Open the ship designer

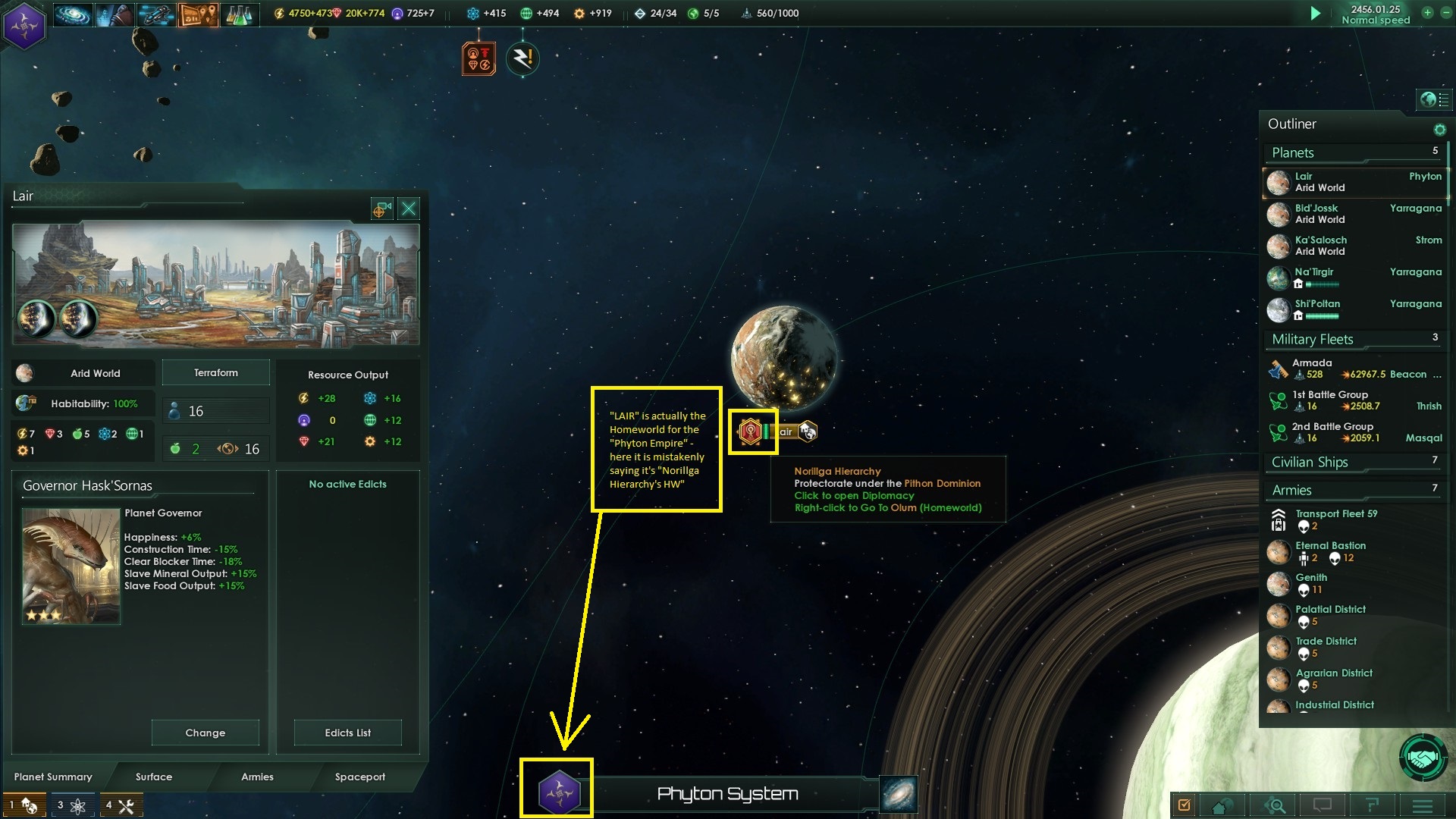point(157,14)
